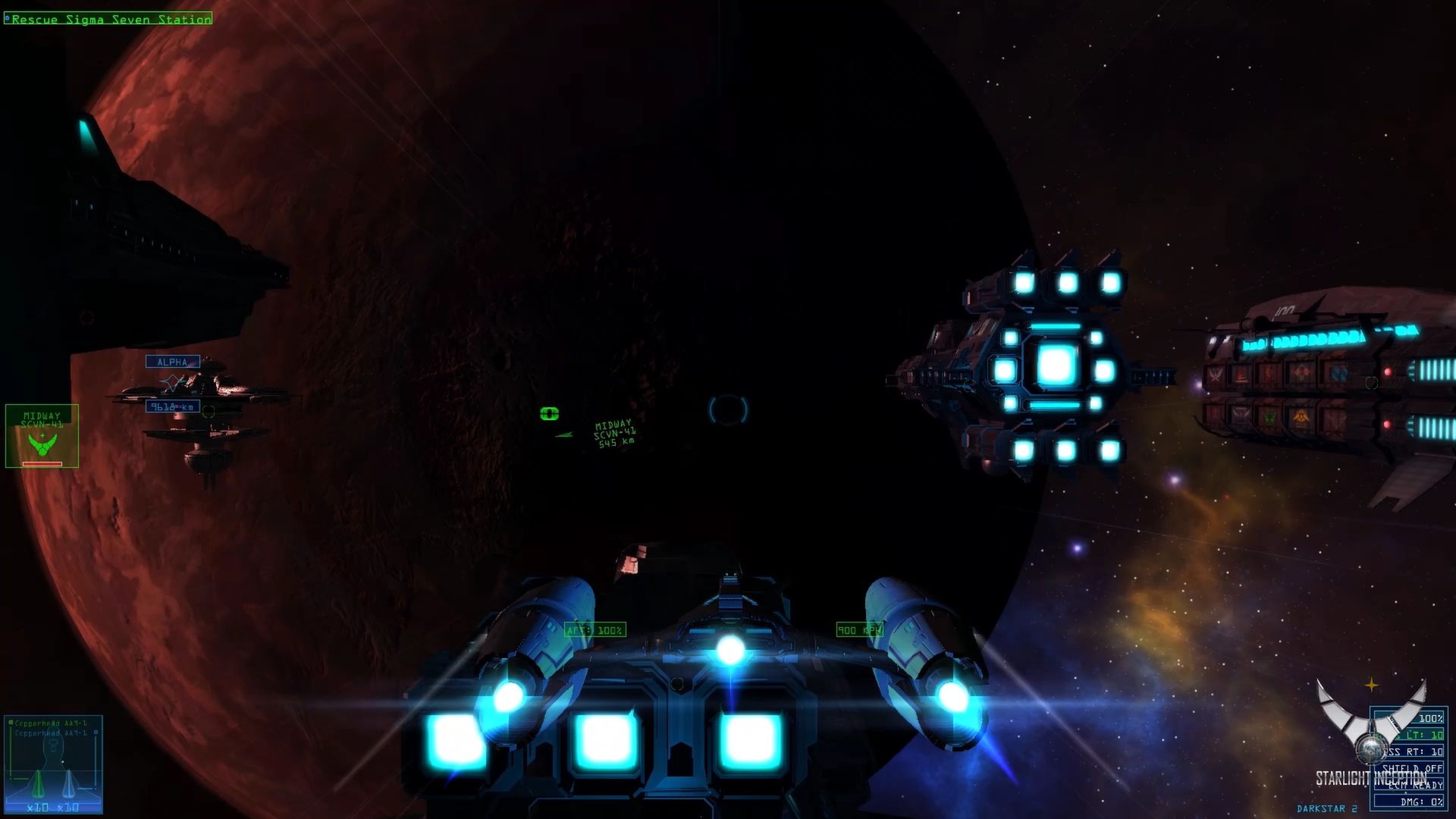Toggle SHIELD OFF to enable shields

pyautogui.click(x=1412, y=768)
